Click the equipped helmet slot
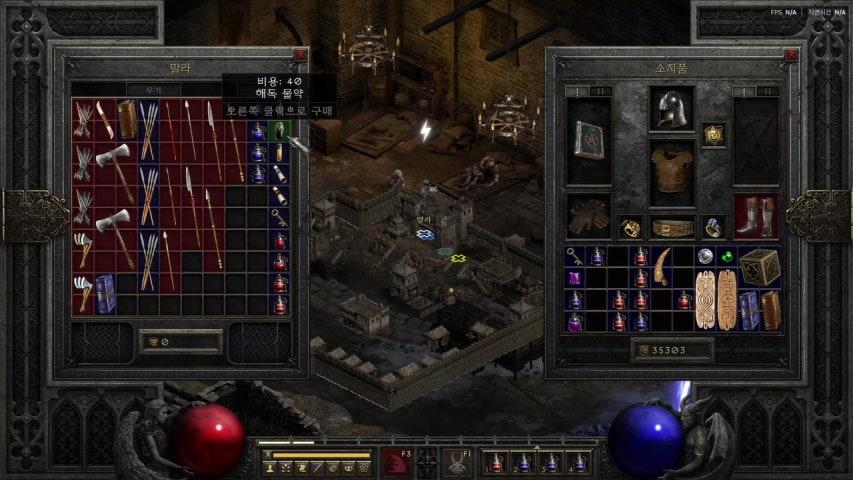Viewport: 853px width, 480px height. pos(671,108)
